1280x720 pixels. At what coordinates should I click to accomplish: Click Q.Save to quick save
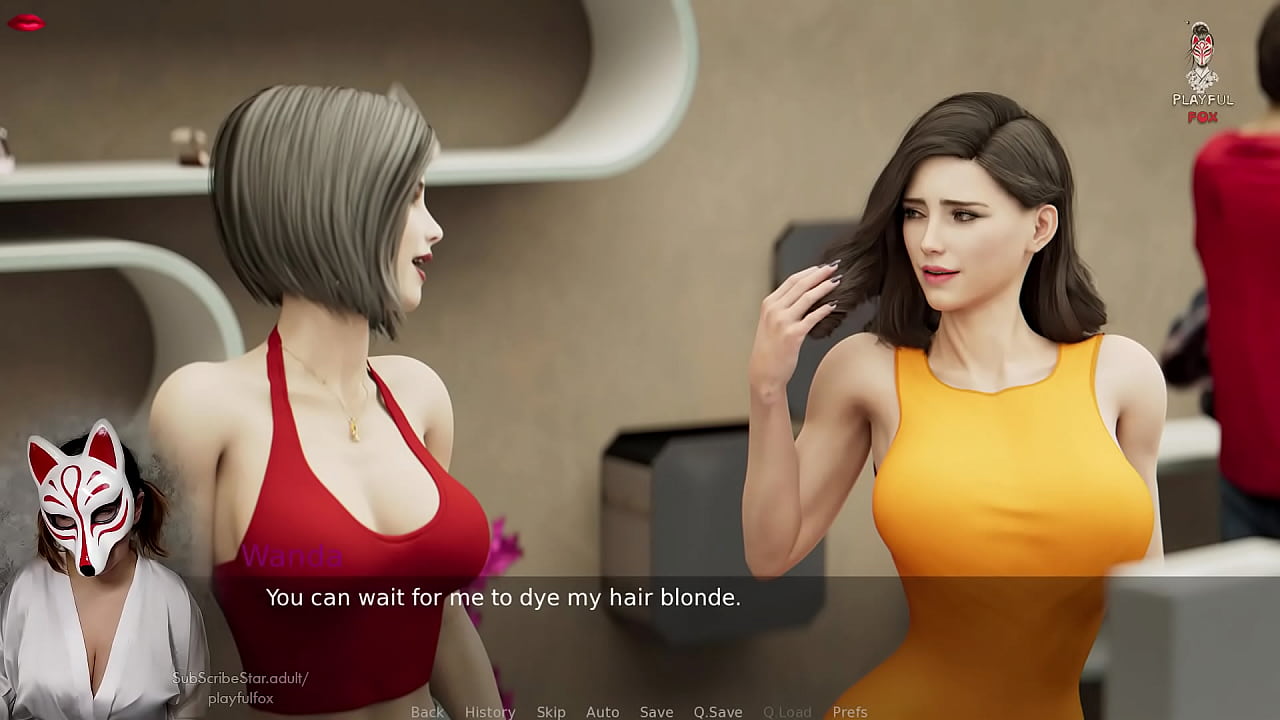718,712
